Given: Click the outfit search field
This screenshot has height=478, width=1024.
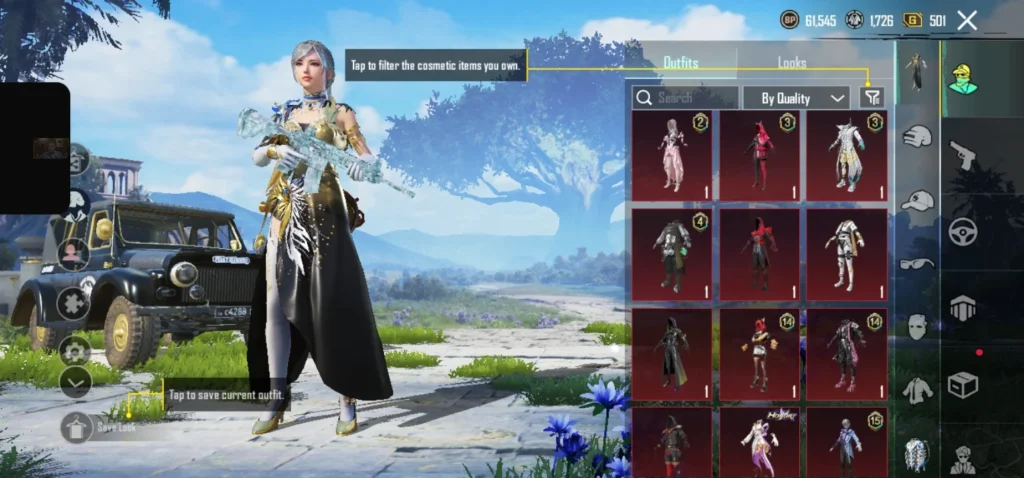Looking at the screenshot, I should pos(686,97).
